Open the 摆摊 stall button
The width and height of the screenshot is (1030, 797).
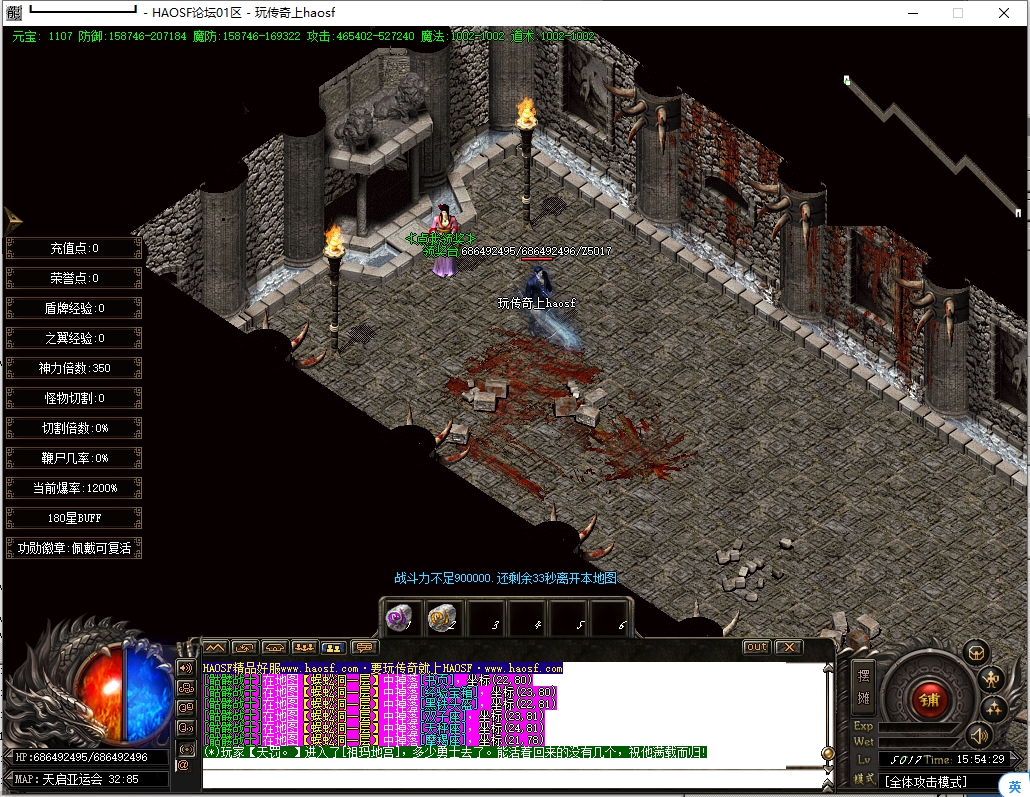pos(864,685)
